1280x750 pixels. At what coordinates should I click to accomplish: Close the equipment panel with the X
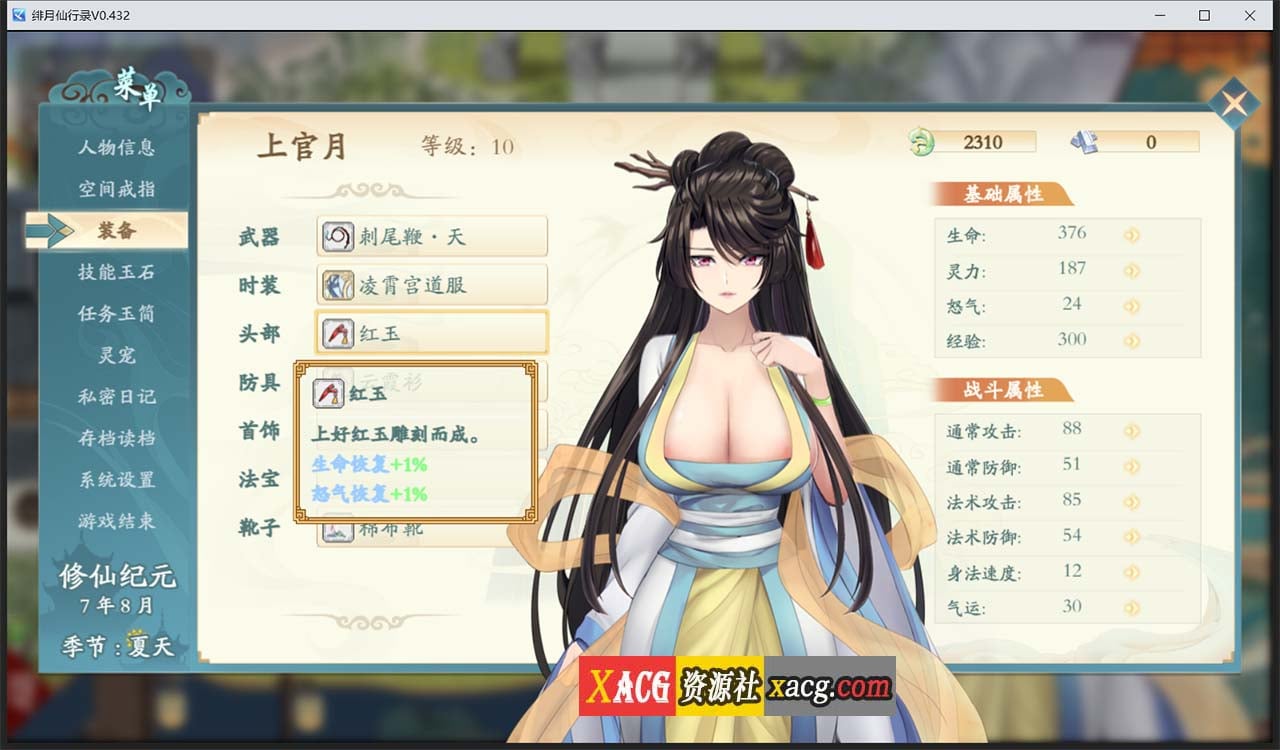pyautogui.click(x=1236, y=101)
